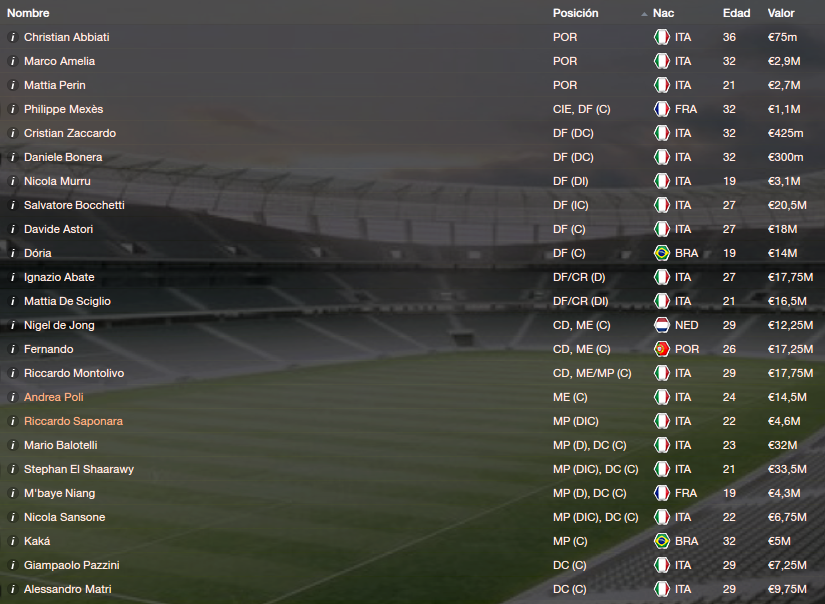825x604 pixels.
Task: Sort the list by Nombre column
Action: click(28, 13)
